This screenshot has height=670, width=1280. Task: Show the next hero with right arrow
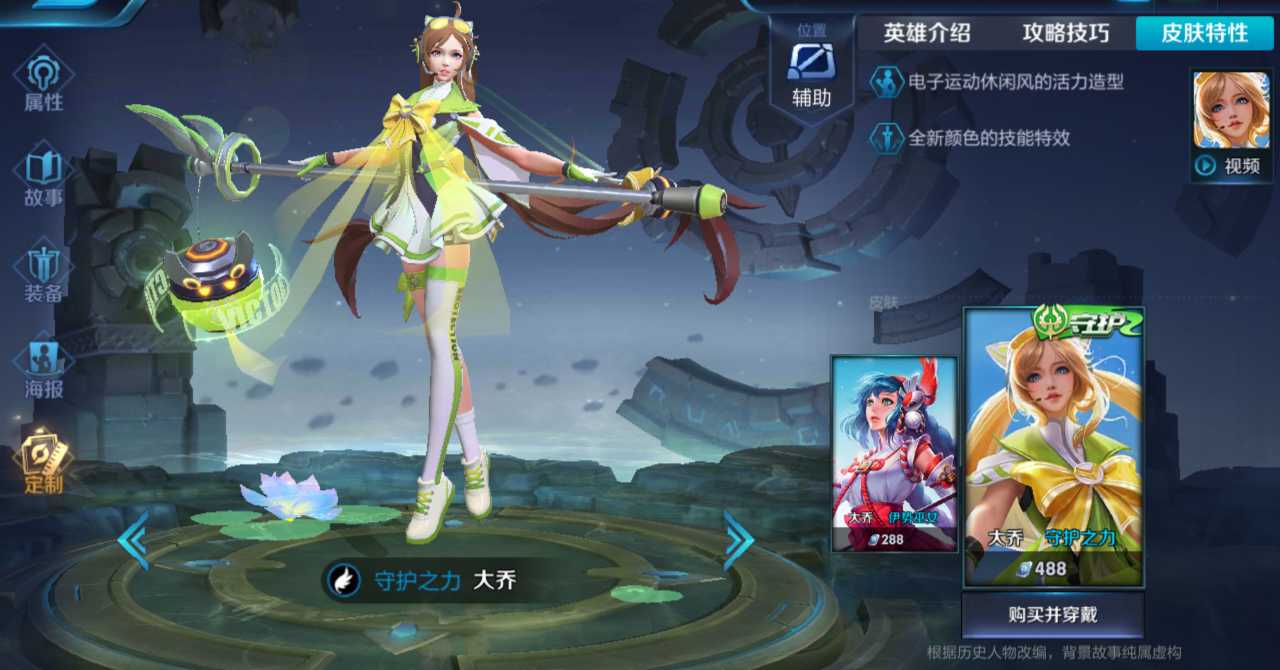click(x=738, y=540)
